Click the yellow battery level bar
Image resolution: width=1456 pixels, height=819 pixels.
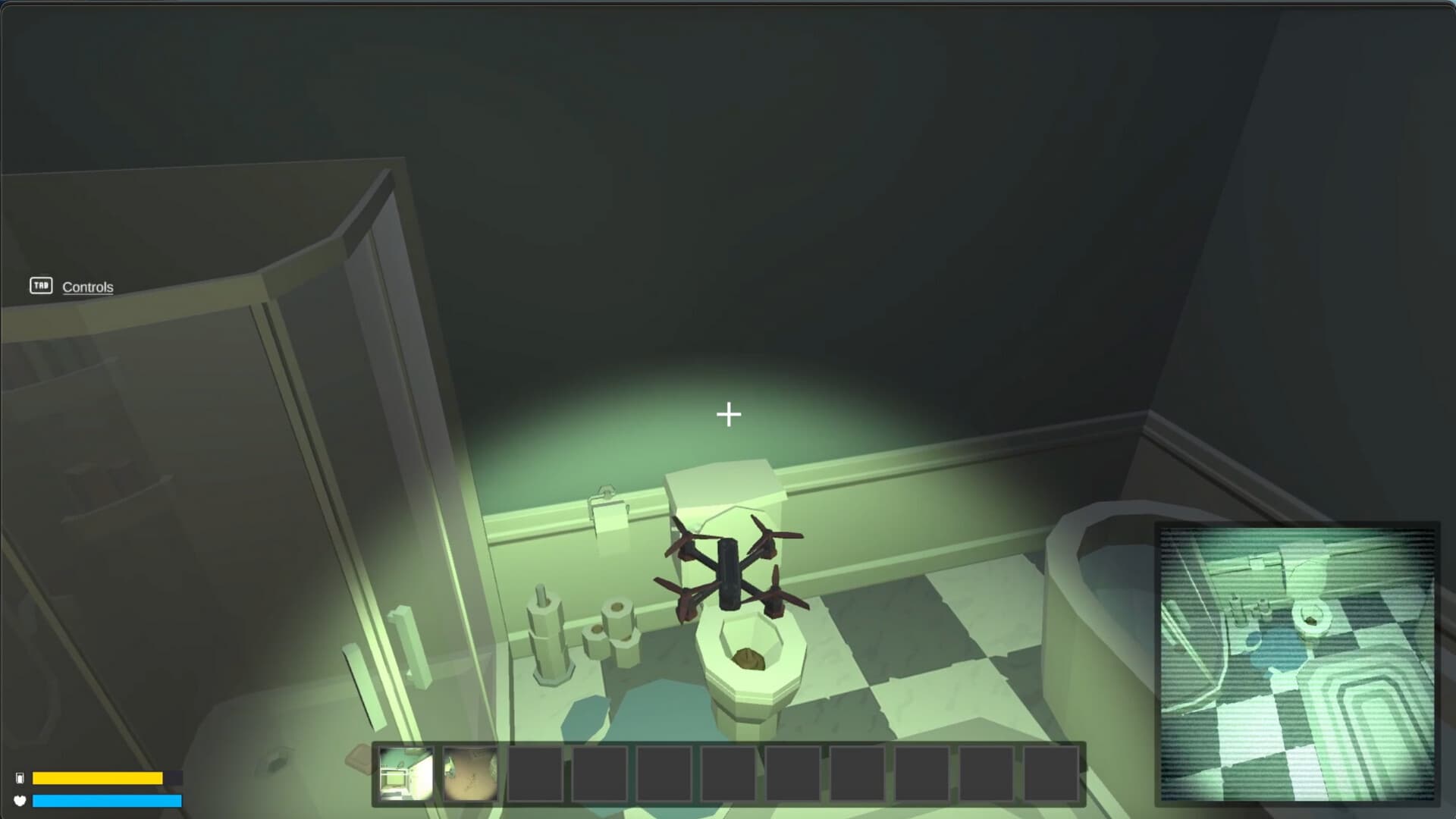99,778
